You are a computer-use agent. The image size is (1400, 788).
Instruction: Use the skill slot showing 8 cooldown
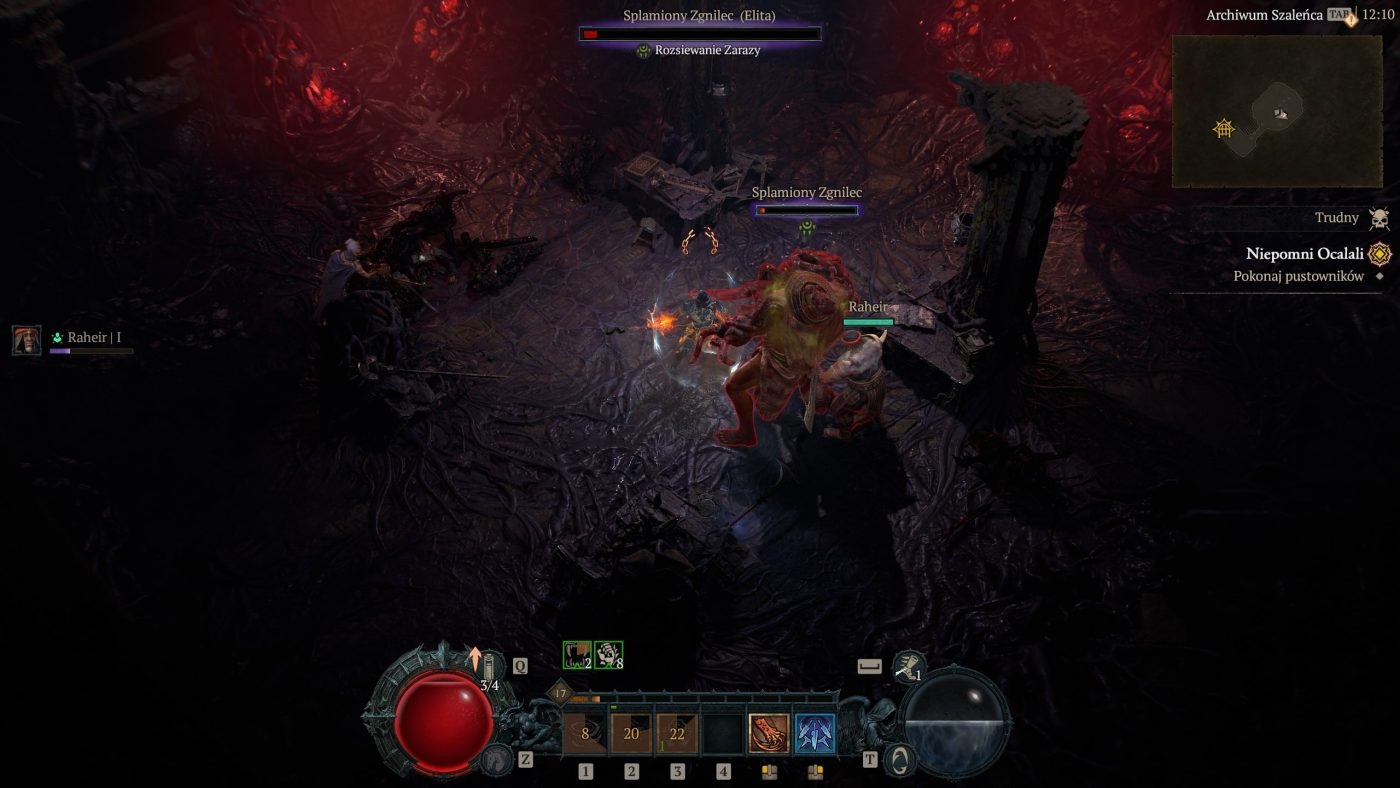[585, 733]
